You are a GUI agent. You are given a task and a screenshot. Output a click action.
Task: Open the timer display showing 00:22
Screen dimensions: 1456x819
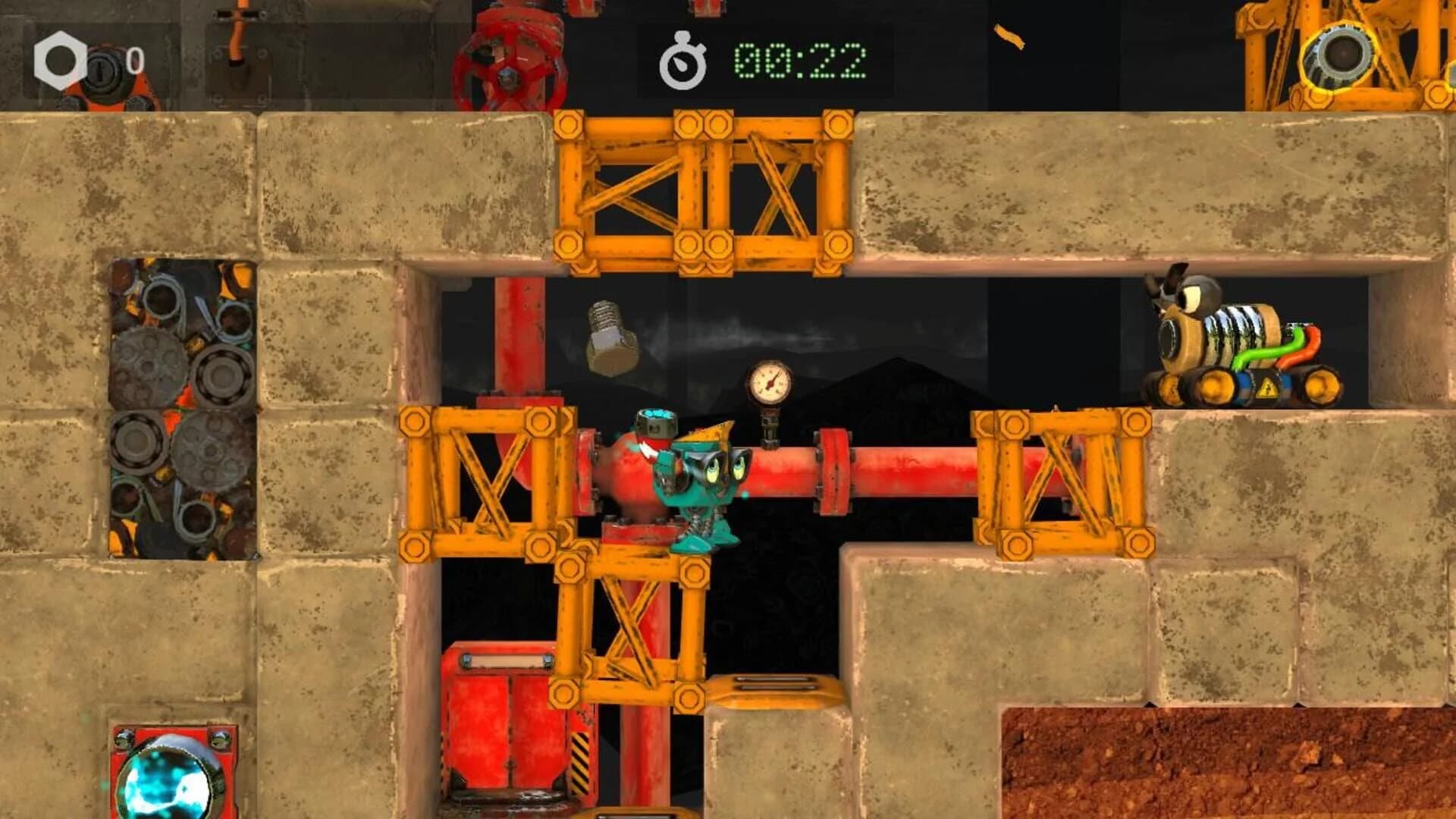click(796, 61)
